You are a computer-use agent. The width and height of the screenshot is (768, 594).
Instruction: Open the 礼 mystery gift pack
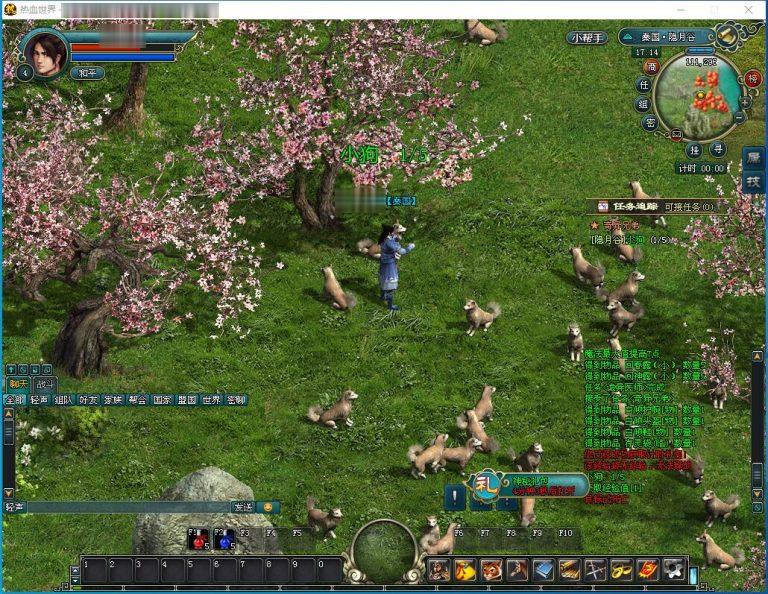coord(486,483)
